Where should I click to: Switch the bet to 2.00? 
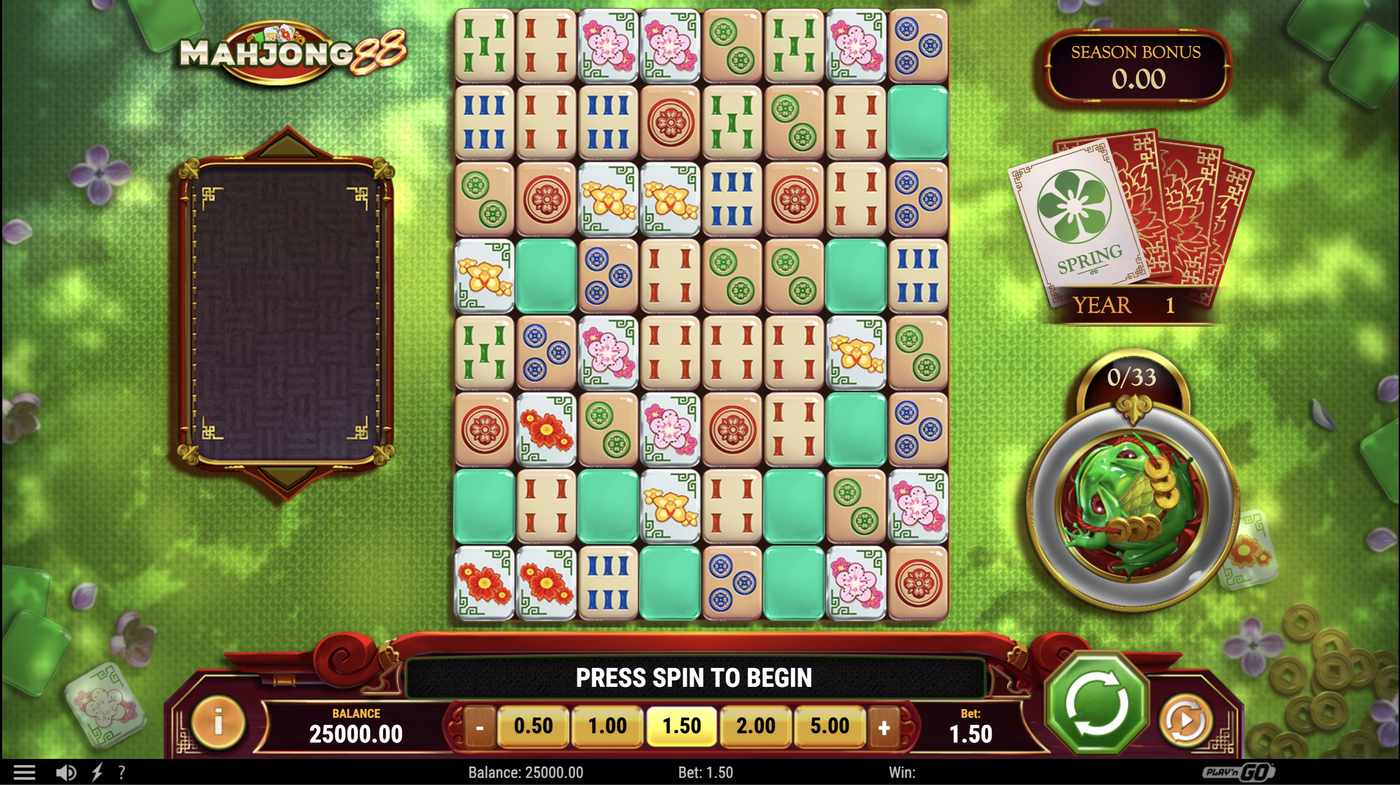pyautogui.click(x=755, y=726)
